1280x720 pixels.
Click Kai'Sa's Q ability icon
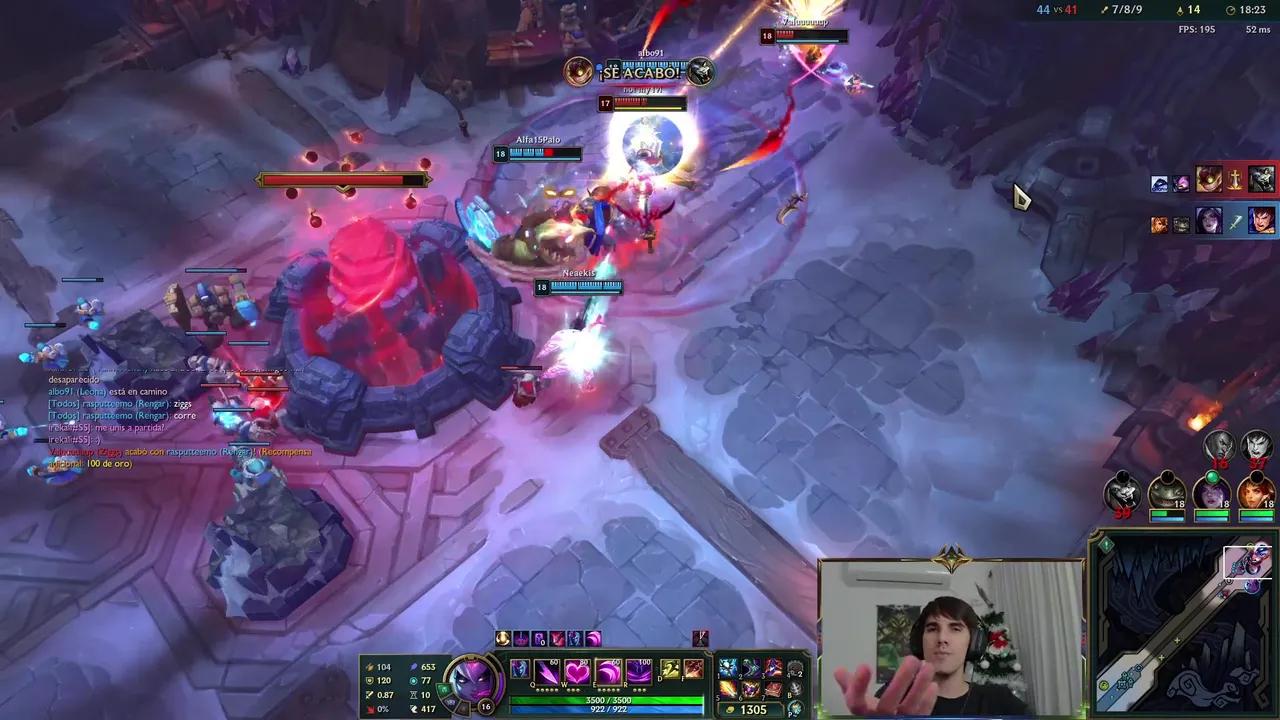coord(545,672)
